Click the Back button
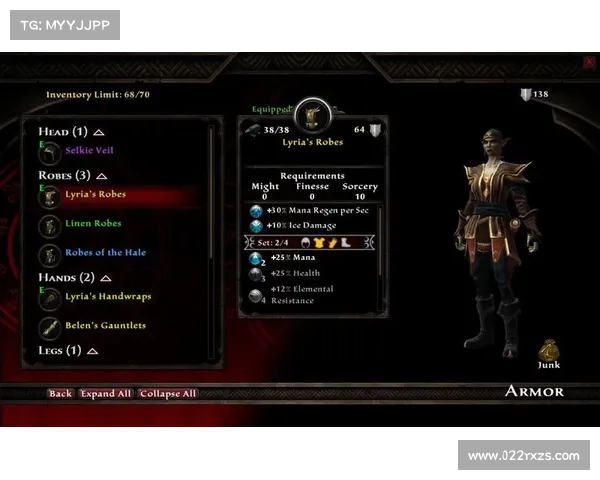 [60, 393]
